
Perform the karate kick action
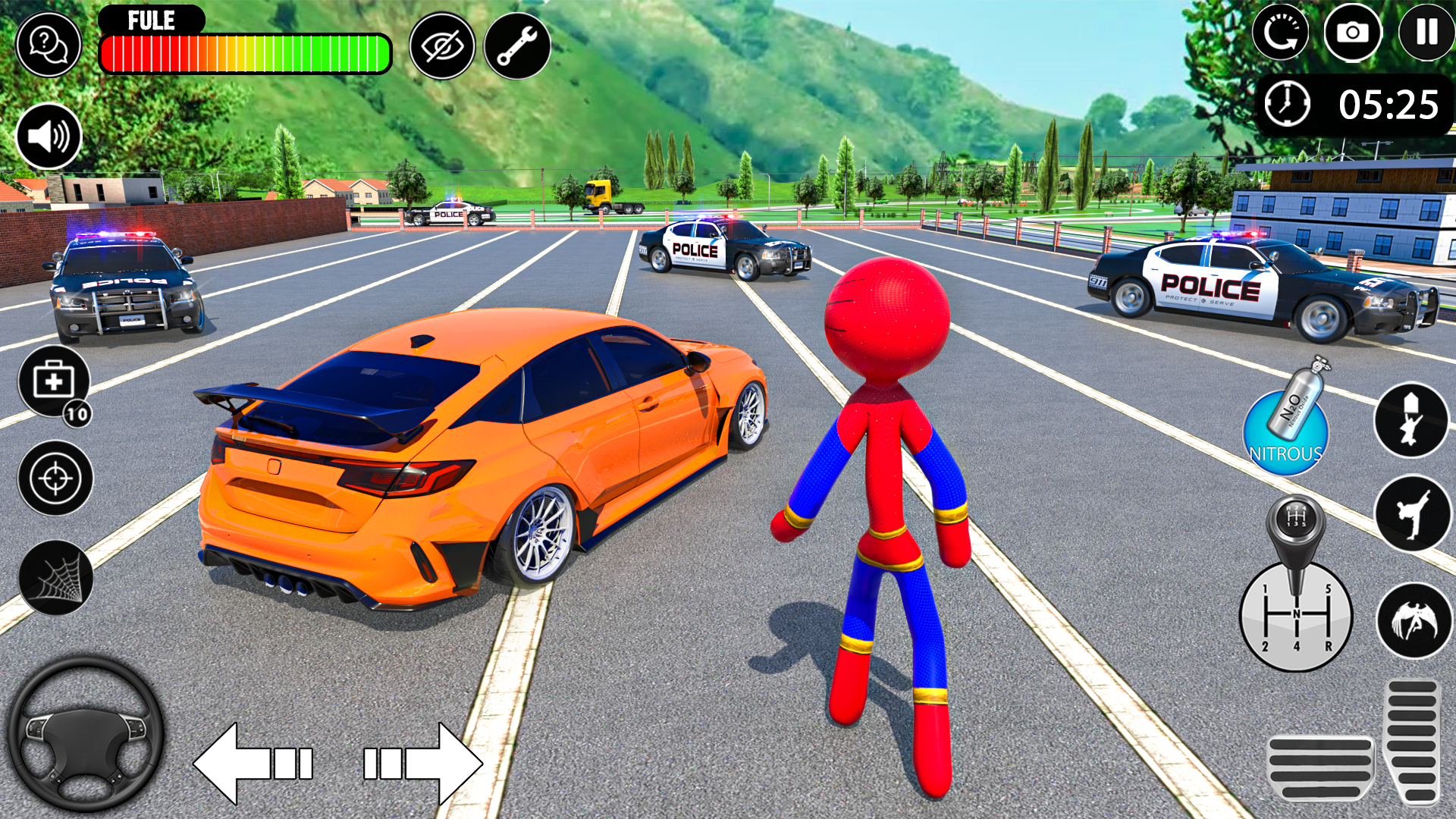click(1413, 513)
